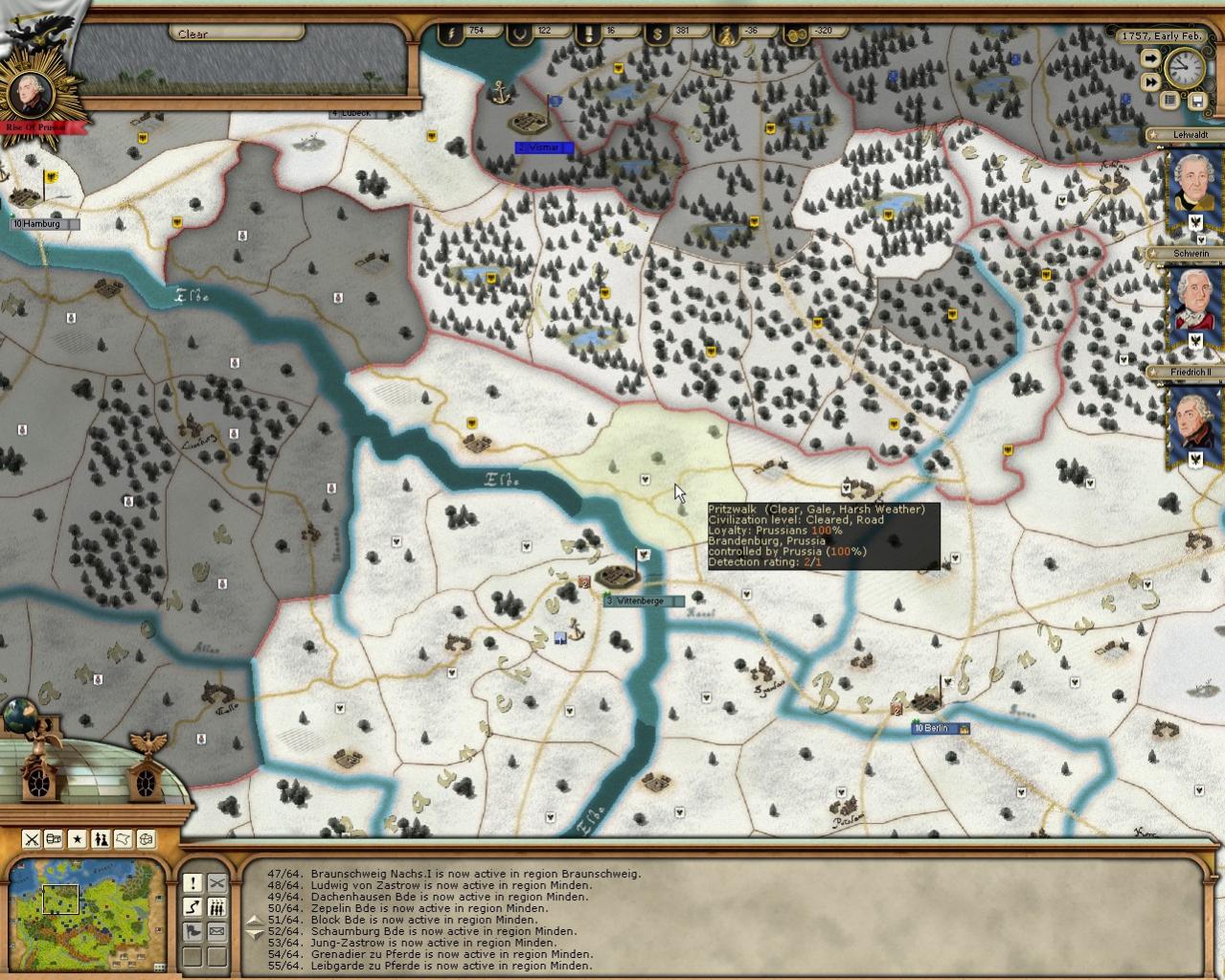
Task: Toggle the crossed swords map filter
Action: click(x=32, y=839)
